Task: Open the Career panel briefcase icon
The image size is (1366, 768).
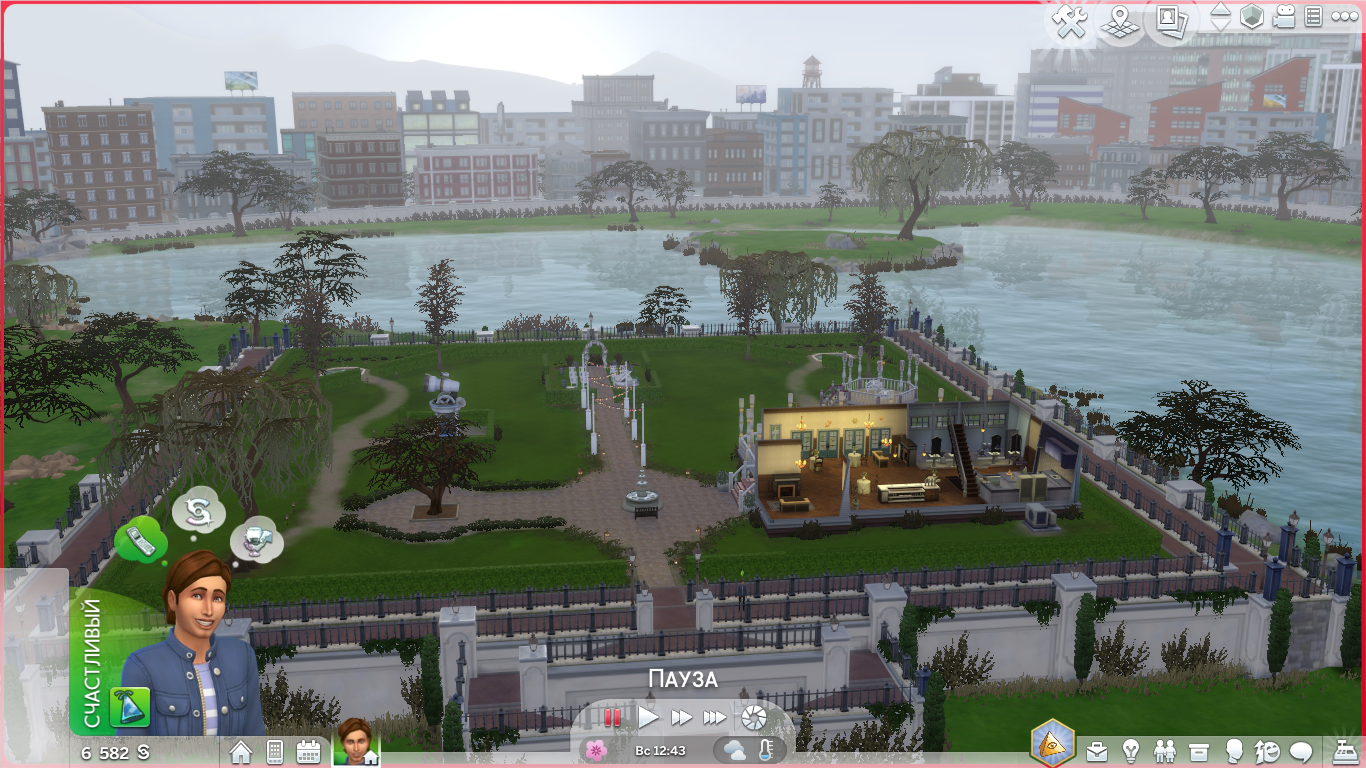Action: click(x=1098, y=750)
